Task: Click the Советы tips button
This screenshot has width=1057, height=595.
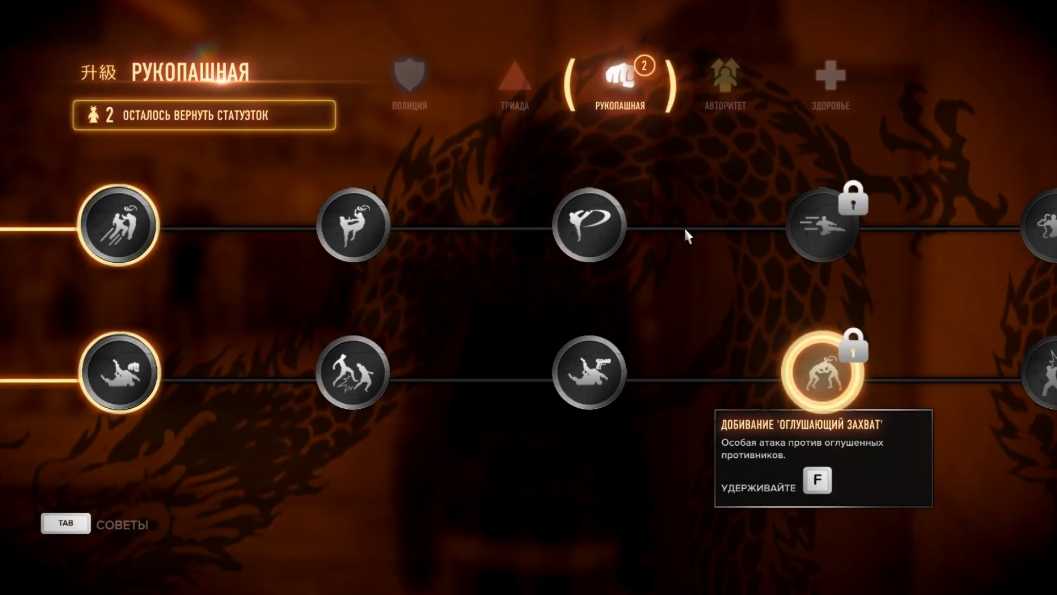Action: point(95,524)
